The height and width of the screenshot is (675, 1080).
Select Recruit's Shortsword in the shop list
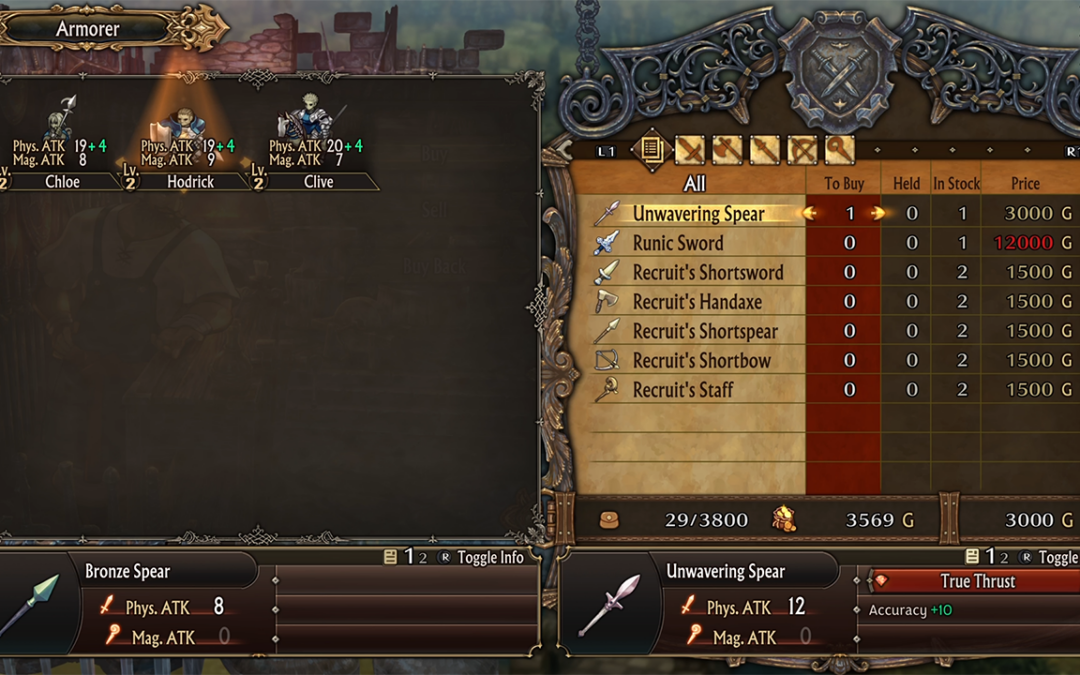(707, 272)
